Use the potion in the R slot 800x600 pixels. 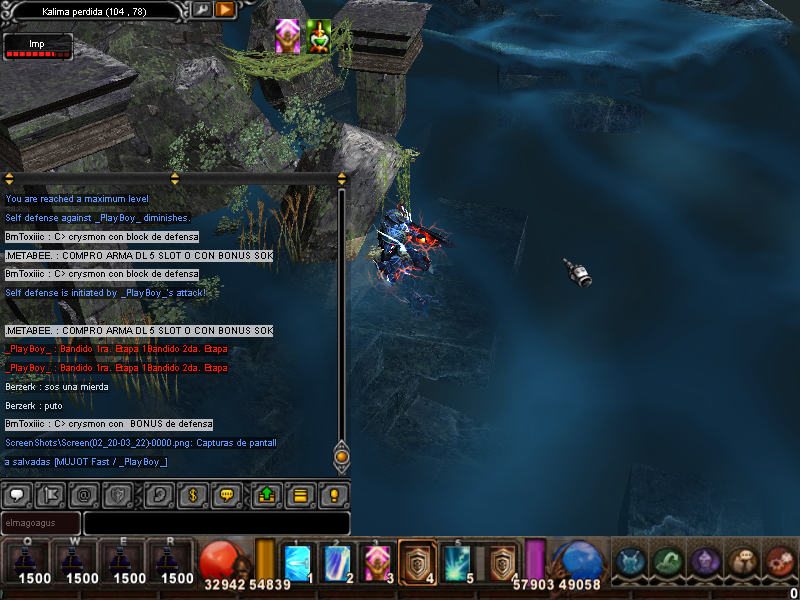point(177,562)
